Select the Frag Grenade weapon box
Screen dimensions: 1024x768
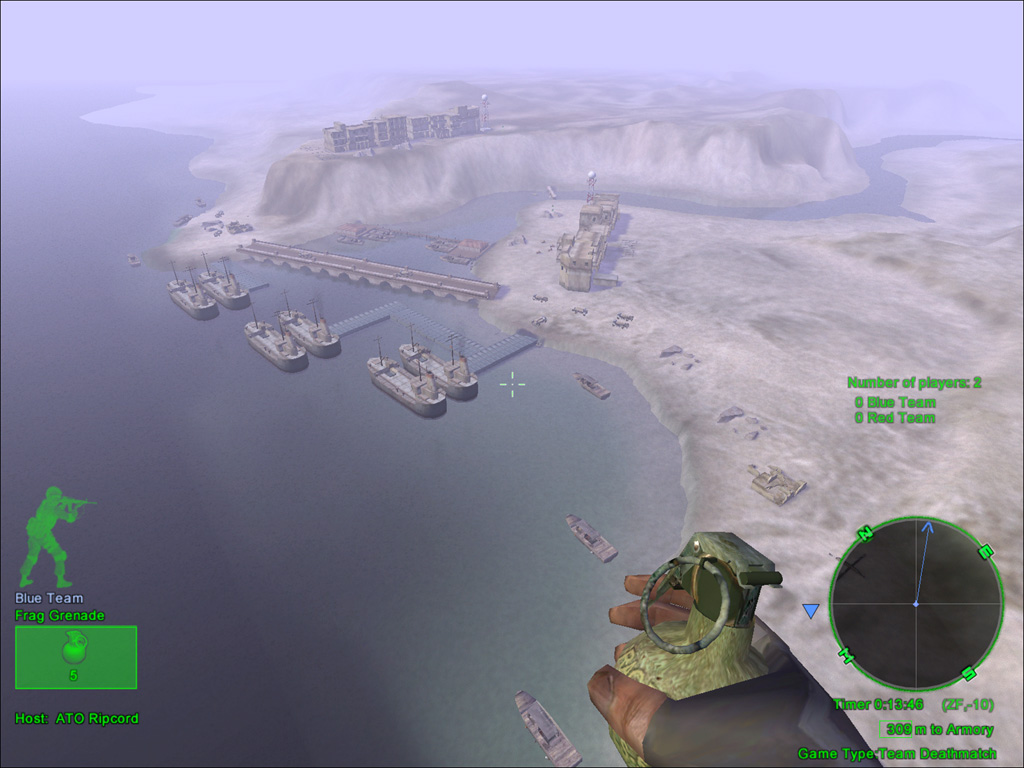[76, 657]
